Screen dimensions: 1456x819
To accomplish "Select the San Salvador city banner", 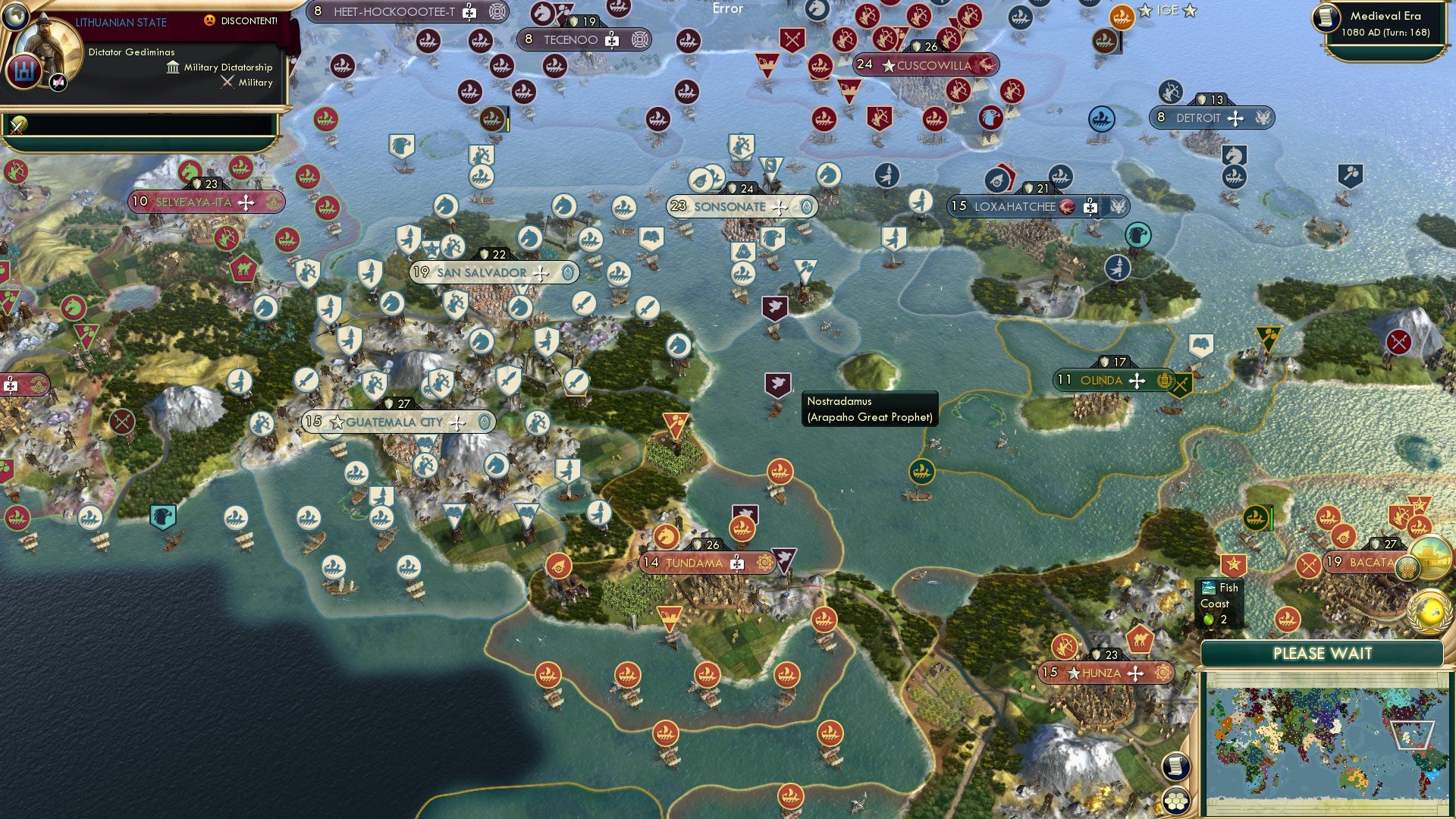I will pos(482,271).
